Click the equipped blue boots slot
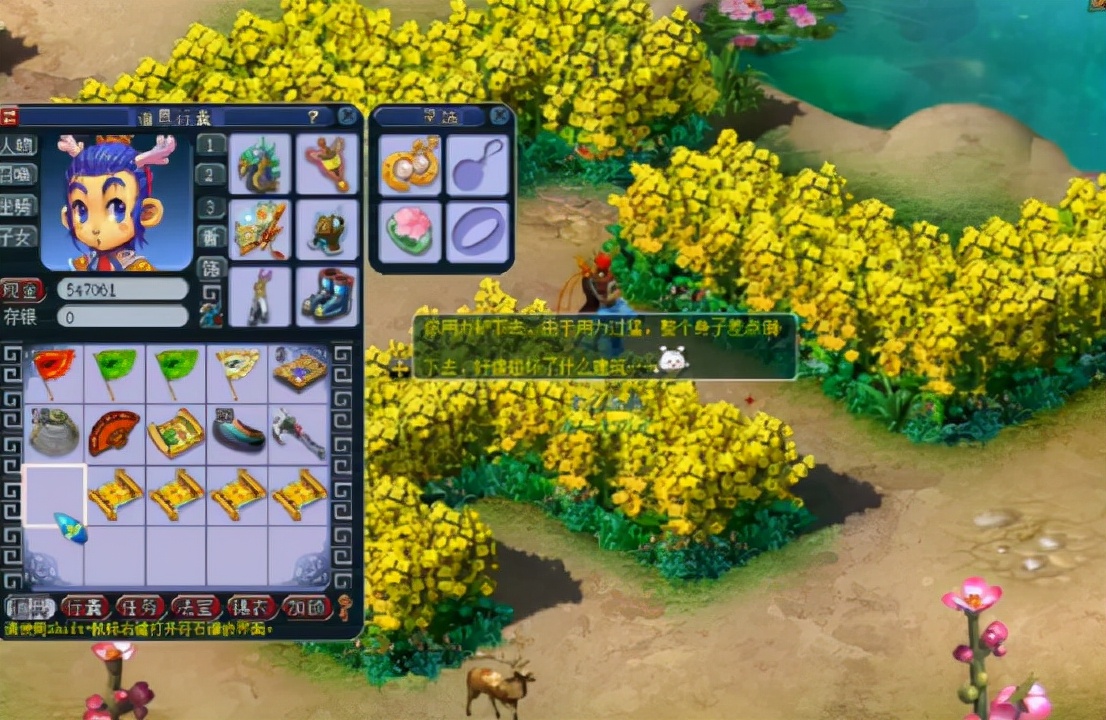Viewport: 1106px width, 720px height. (x=327, y=296)
